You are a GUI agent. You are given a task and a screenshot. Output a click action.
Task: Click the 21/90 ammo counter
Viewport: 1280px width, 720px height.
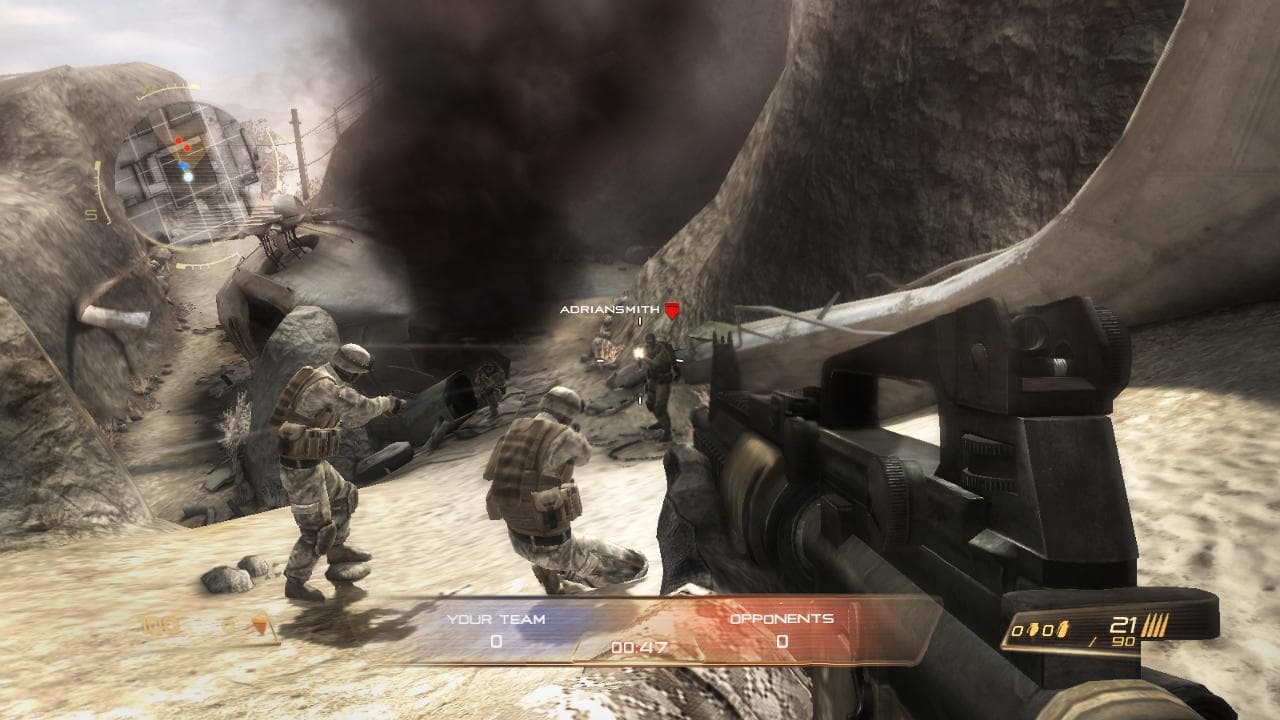[1122, 630]
